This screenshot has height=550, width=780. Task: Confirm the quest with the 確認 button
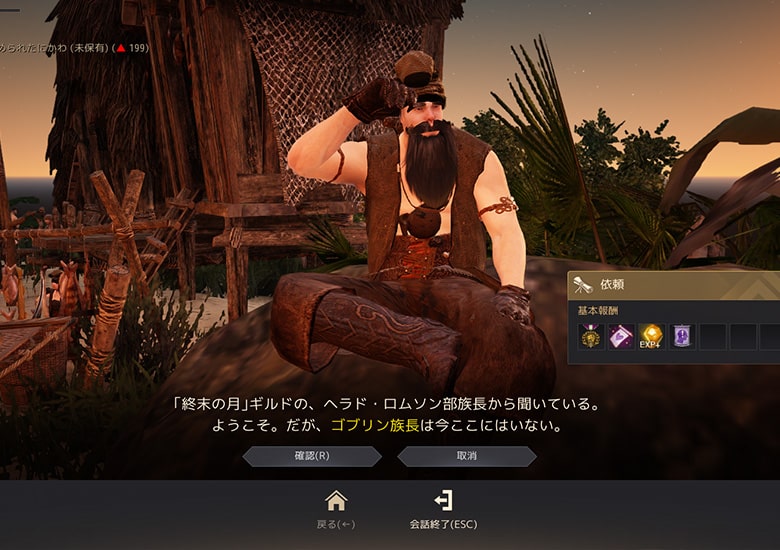(312, 456)
